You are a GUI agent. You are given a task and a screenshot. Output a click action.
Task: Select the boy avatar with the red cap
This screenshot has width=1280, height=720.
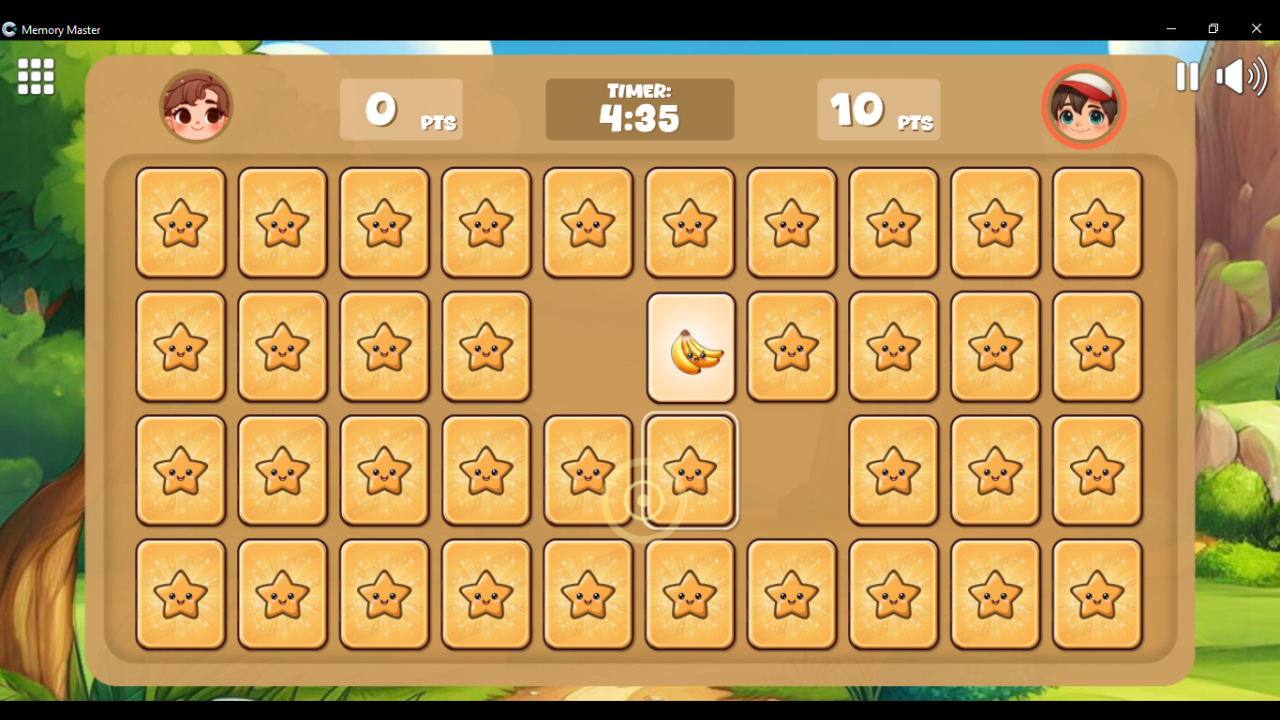pyautogui.click(x=1084, y=105)
